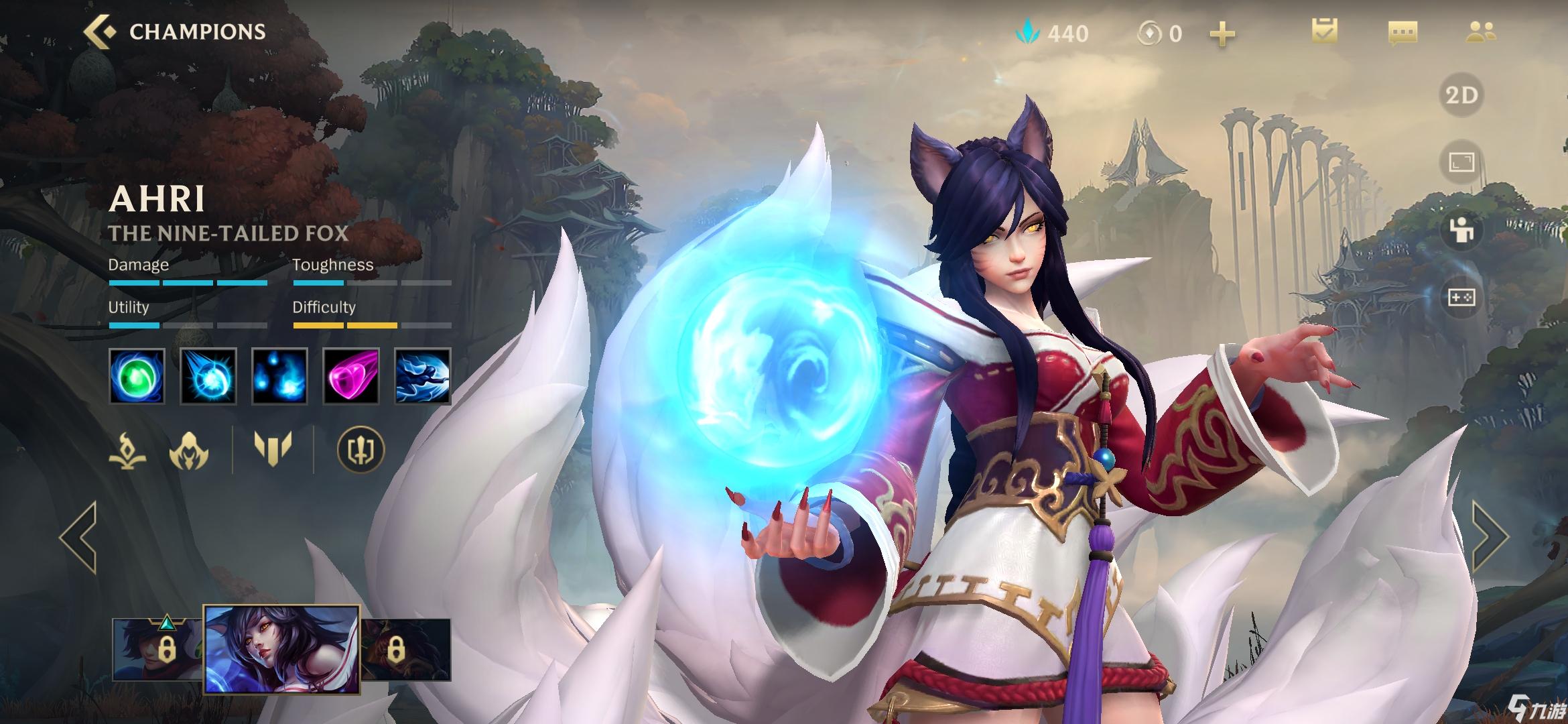Switch to the next champion
1568x724 pixels.
(x=1489, y=537)
